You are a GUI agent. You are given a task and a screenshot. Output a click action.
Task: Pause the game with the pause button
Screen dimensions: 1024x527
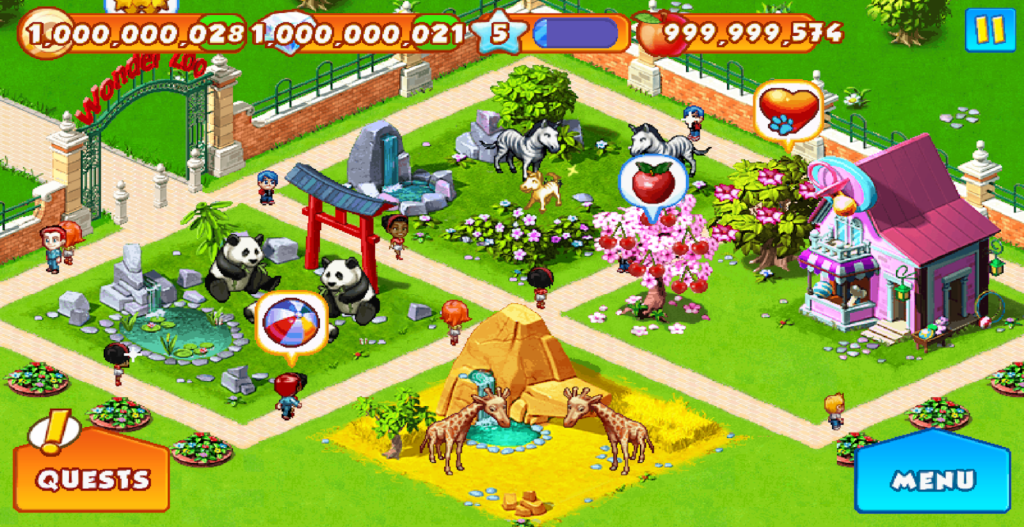click(x=989, y=30)
